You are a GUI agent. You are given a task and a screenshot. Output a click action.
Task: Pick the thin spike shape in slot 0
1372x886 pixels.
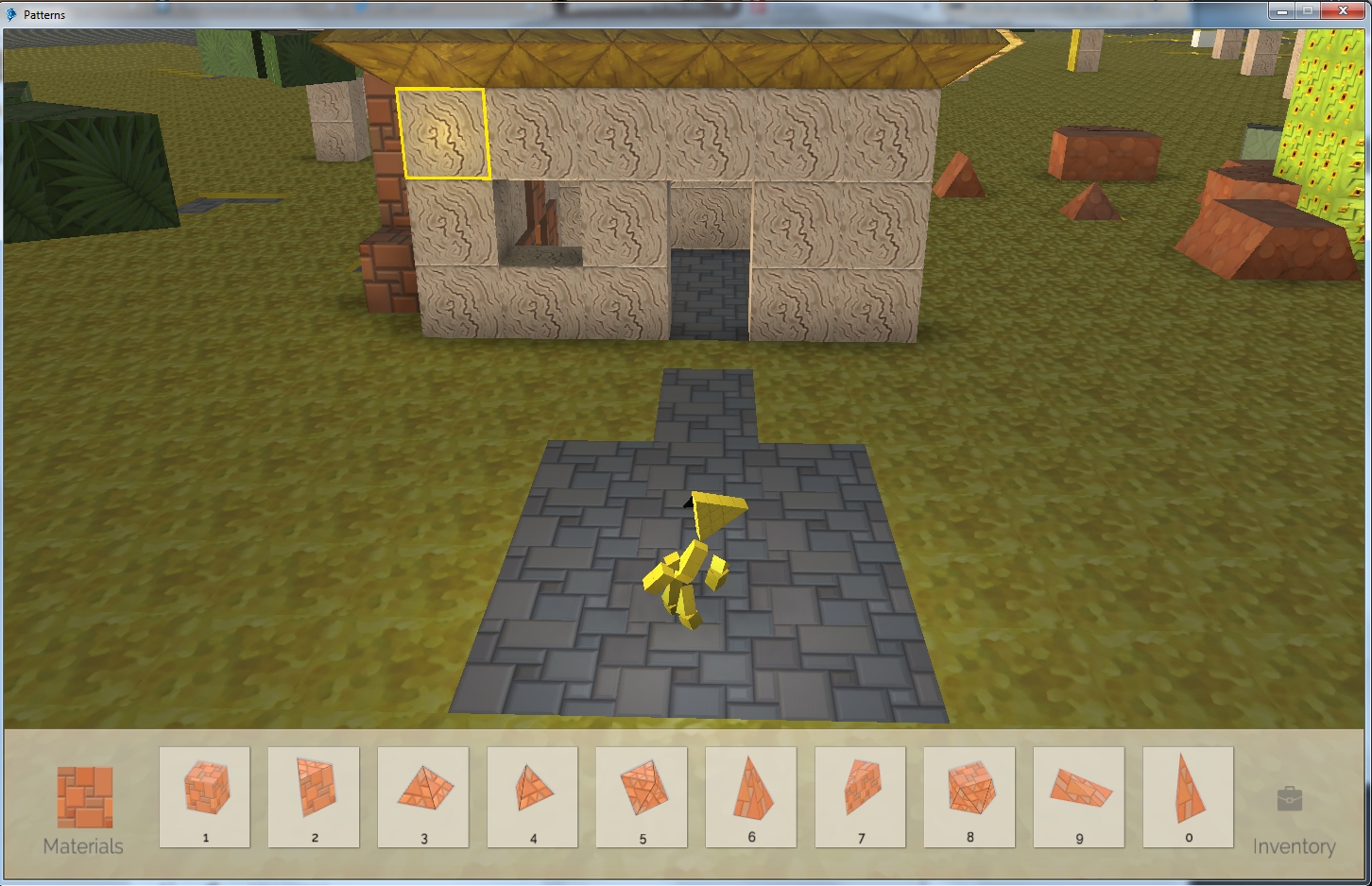click(x=1189, y=796)
